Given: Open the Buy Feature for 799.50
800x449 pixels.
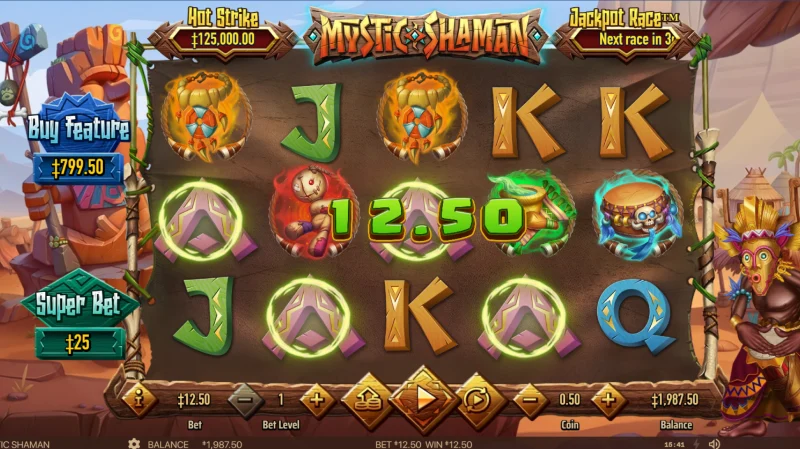Looking at the screenshot, I should point(80,147).
